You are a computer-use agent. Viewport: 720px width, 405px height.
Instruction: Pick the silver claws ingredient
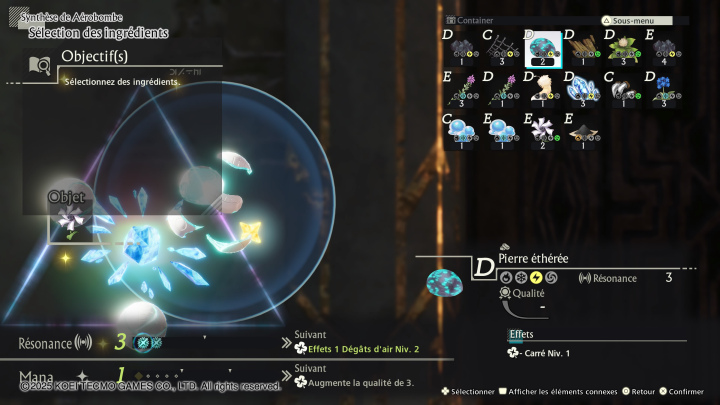[623, 88]
